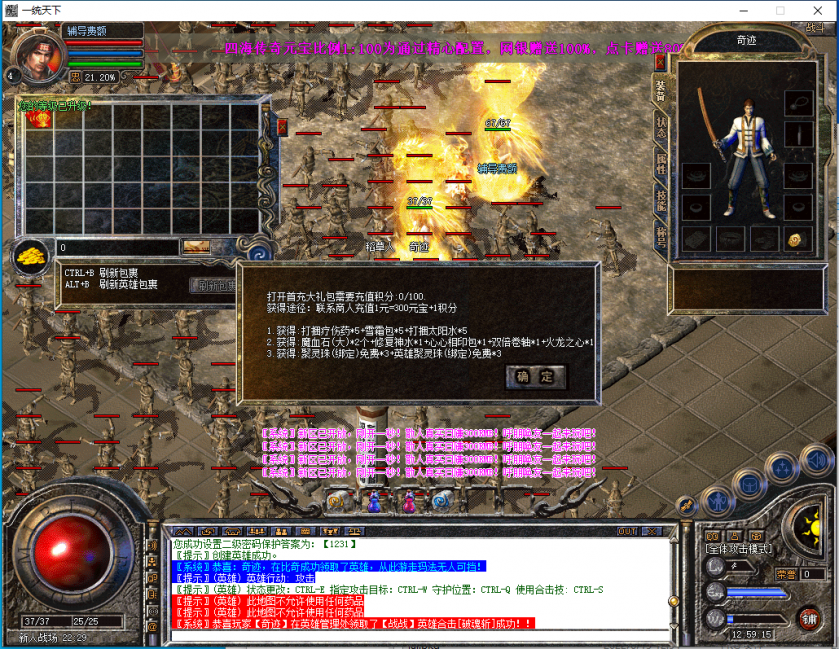
Task: Open the round 铺 shop button
Action: coord(808,617)
